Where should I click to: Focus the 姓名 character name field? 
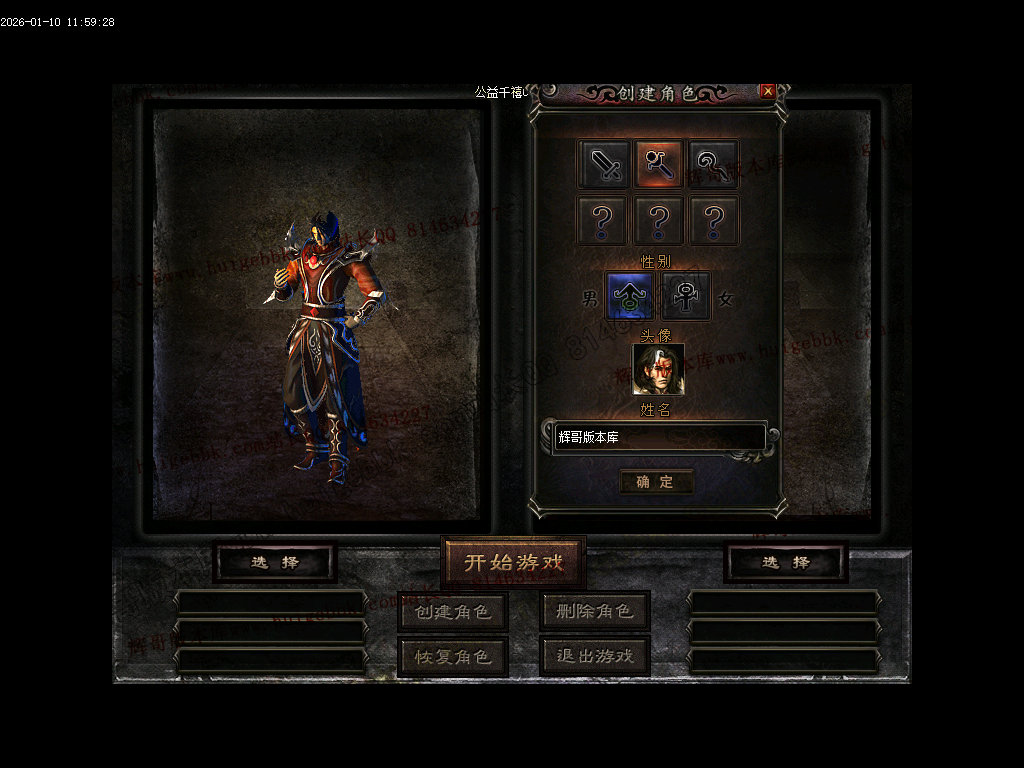658,438
